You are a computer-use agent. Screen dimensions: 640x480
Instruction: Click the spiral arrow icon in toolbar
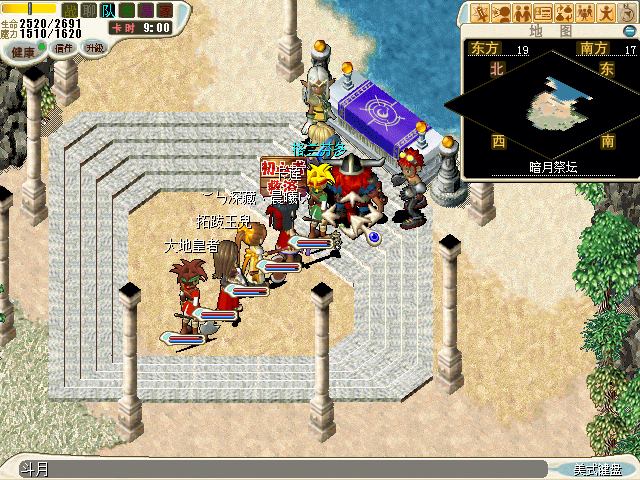[624, 13]
